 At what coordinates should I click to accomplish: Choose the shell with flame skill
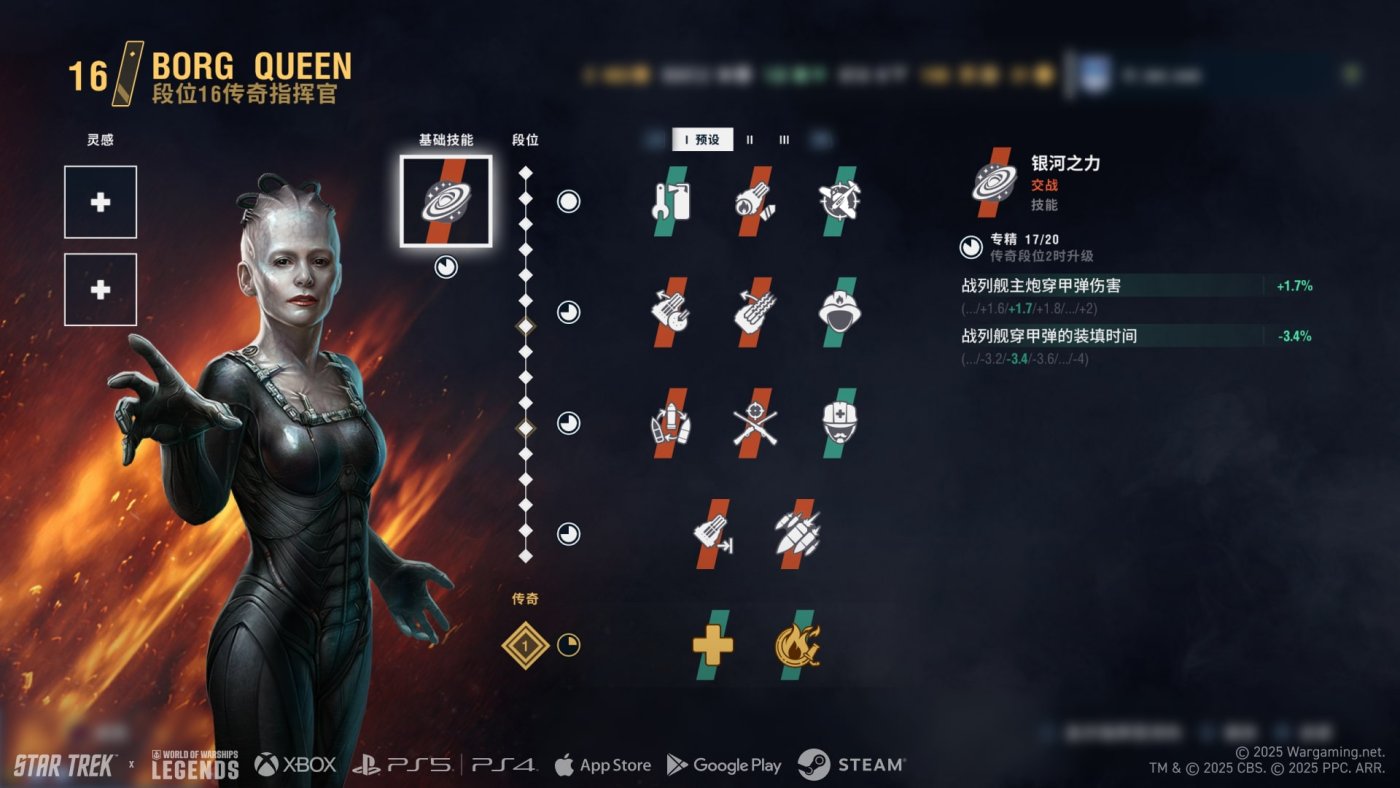[x=754, y=201]
